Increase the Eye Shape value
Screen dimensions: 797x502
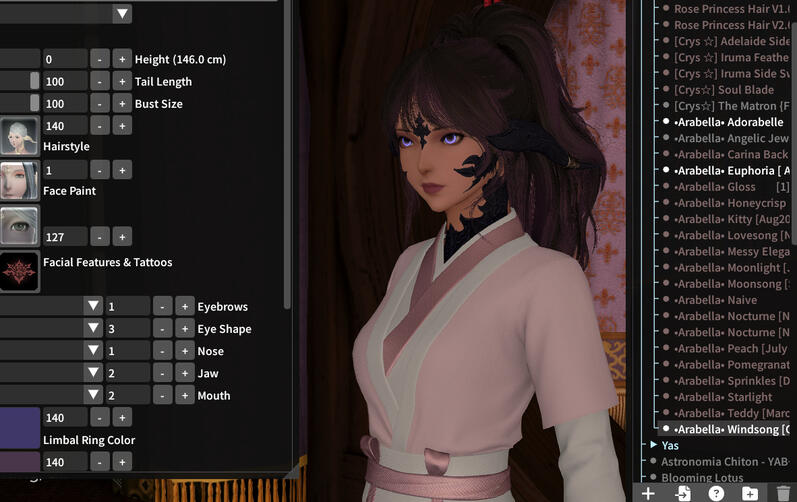[185, 329]
